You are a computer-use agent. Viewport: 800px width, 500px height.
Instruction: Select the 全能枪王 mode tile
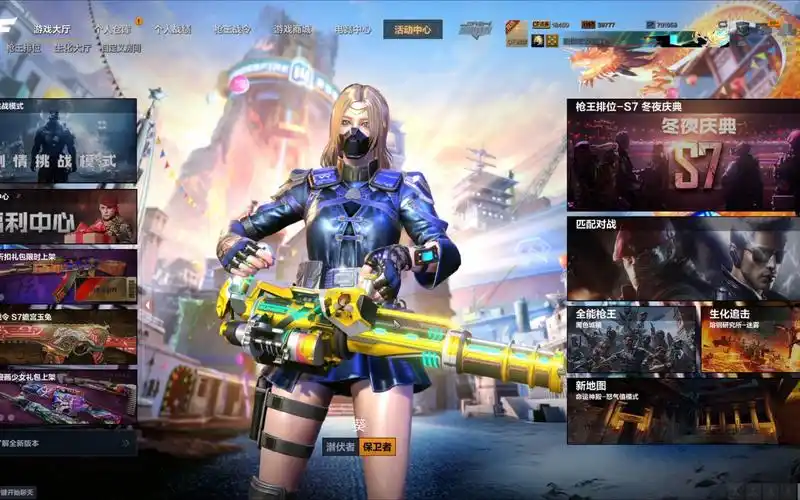pyautogui.click(x=632, y=339)
